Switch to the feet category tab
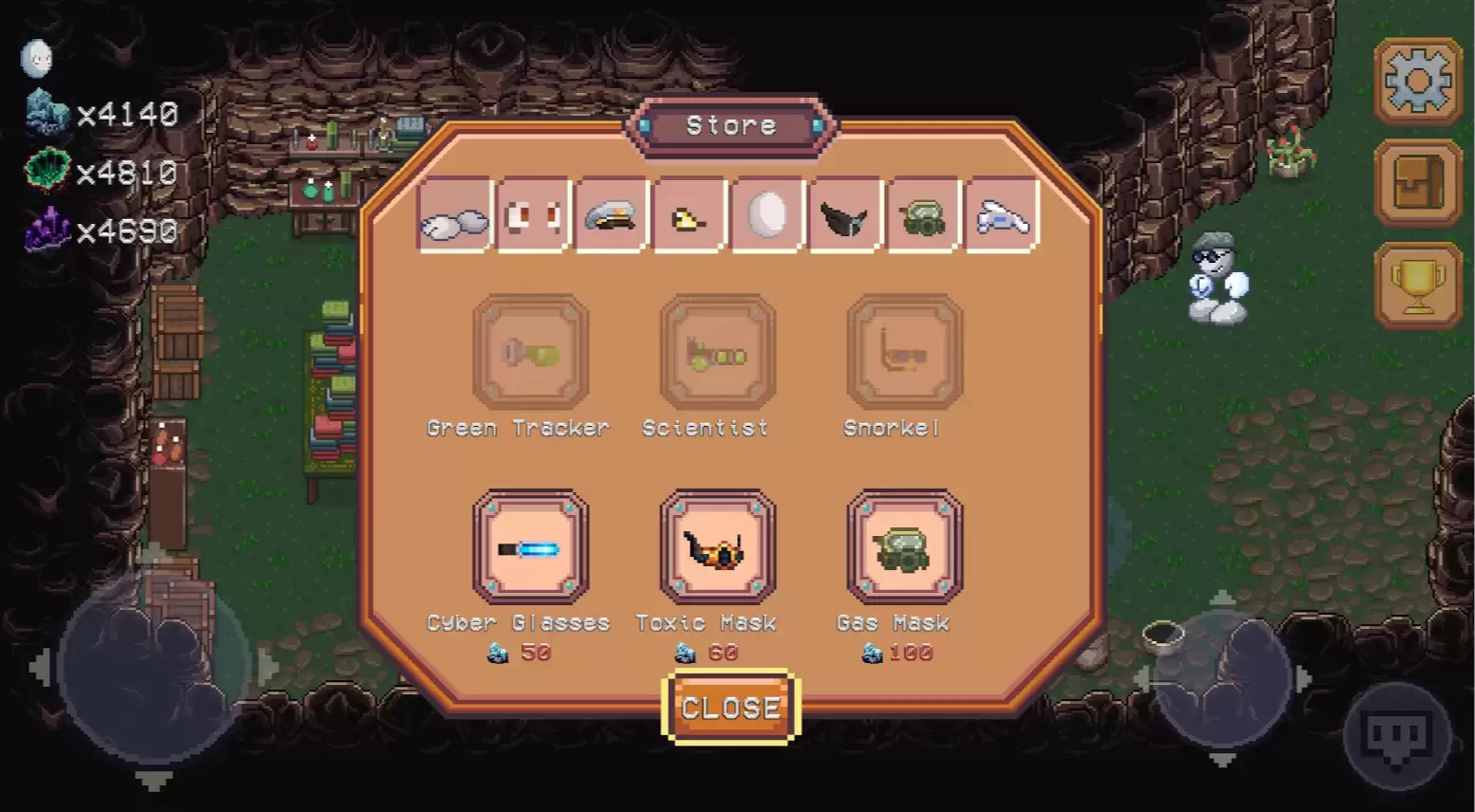This screenshot has height=812, width=1475. pyautogui.click(x=454, y=216)
